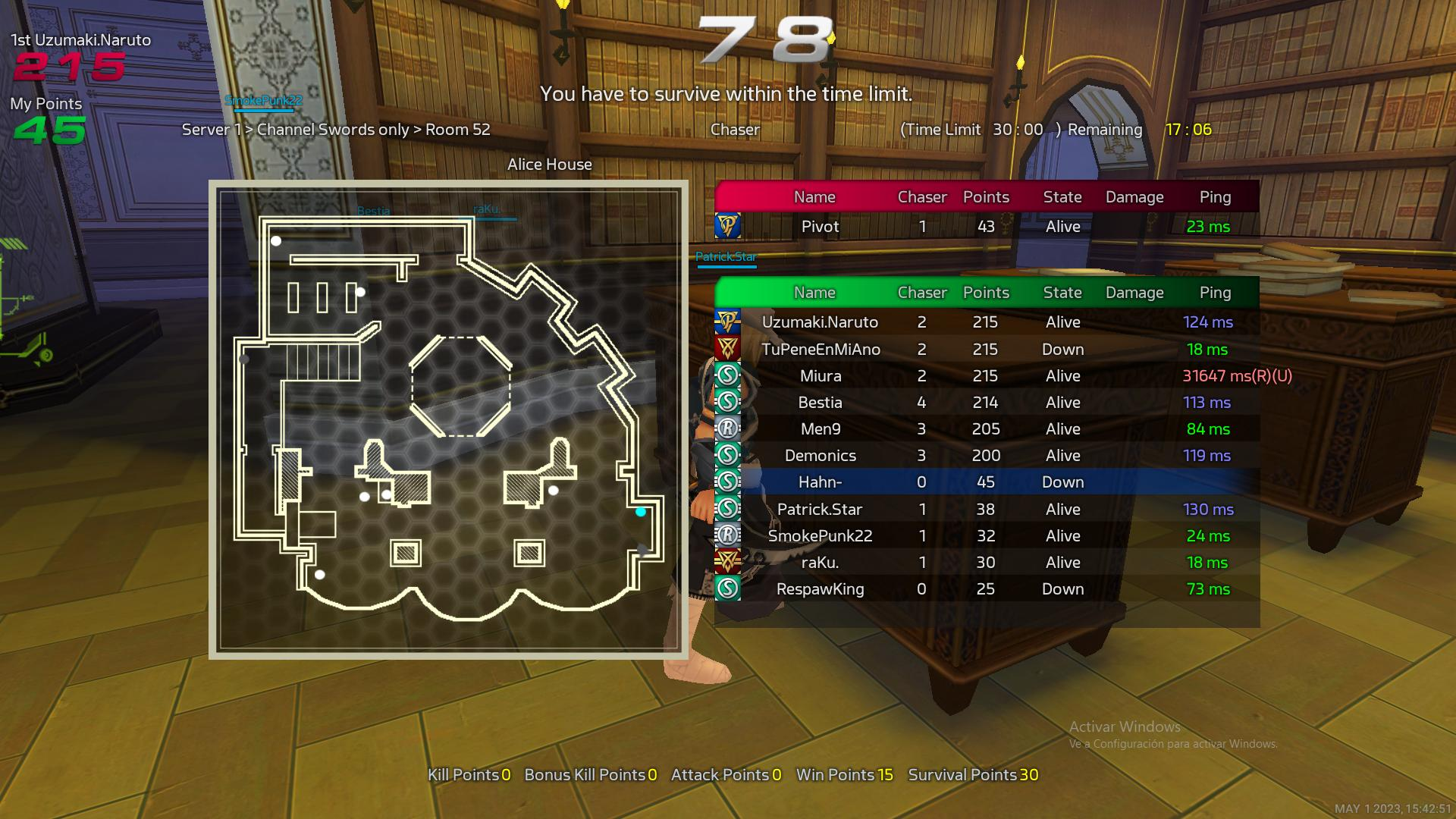Screen dimensions: 1456x819
Task: Select raKu.'s row in the scoreboard
Action: point(986,562)
